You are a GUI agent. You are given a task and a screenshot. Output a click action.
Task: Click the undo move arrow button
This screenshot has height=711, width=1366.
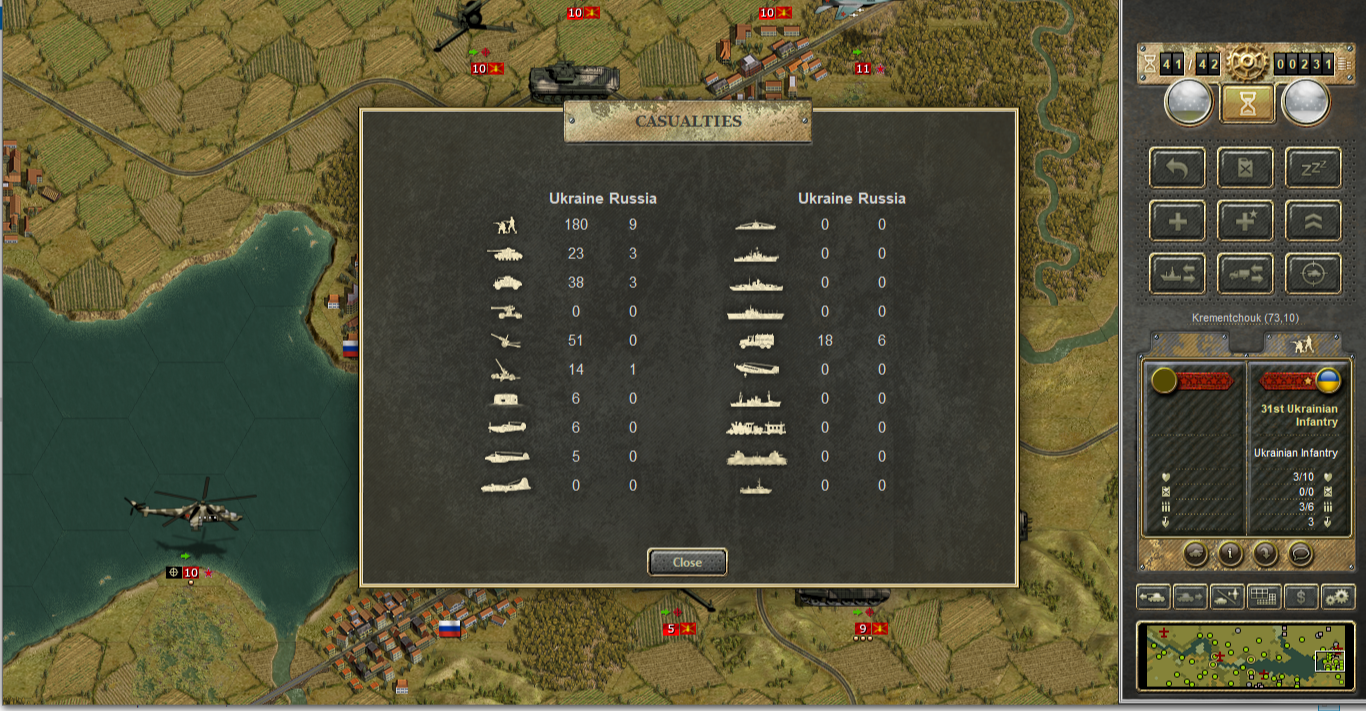(x=1177, y=168)
